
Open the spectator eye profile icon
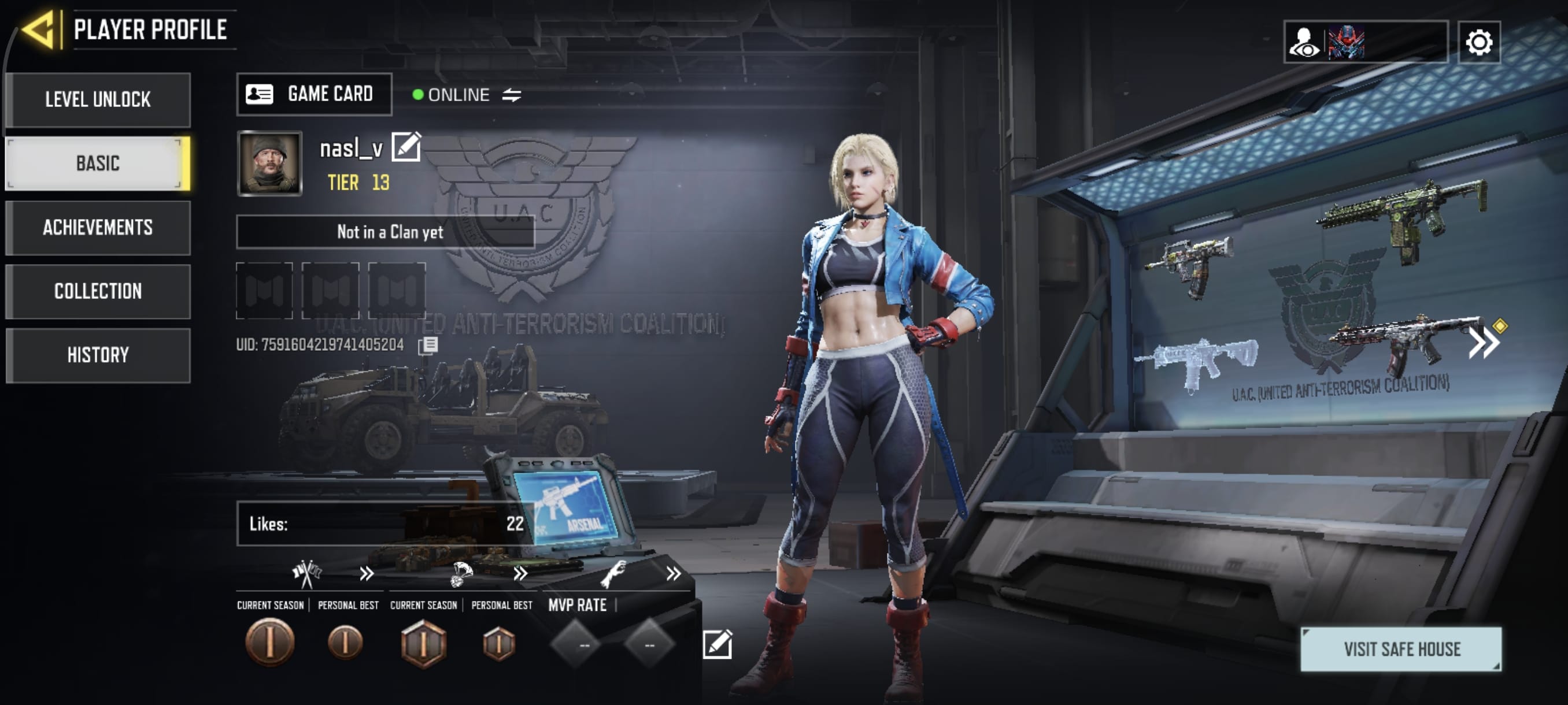click(x=1304, y=42)
